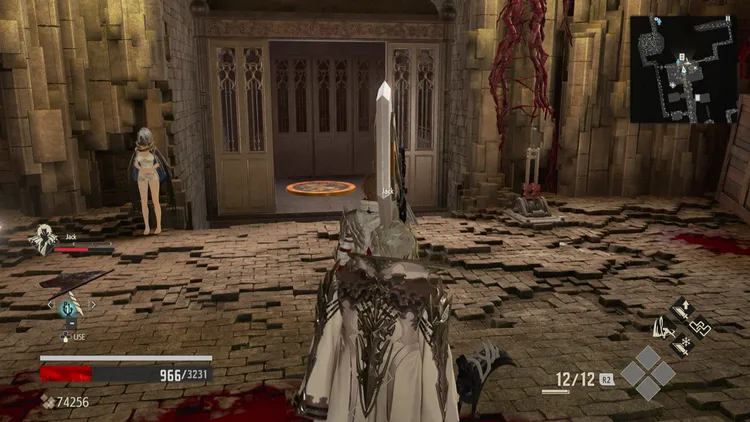Select Jack's partner portrait
The width and height of the screenshot is (750, 422).
tap(43, 239)
